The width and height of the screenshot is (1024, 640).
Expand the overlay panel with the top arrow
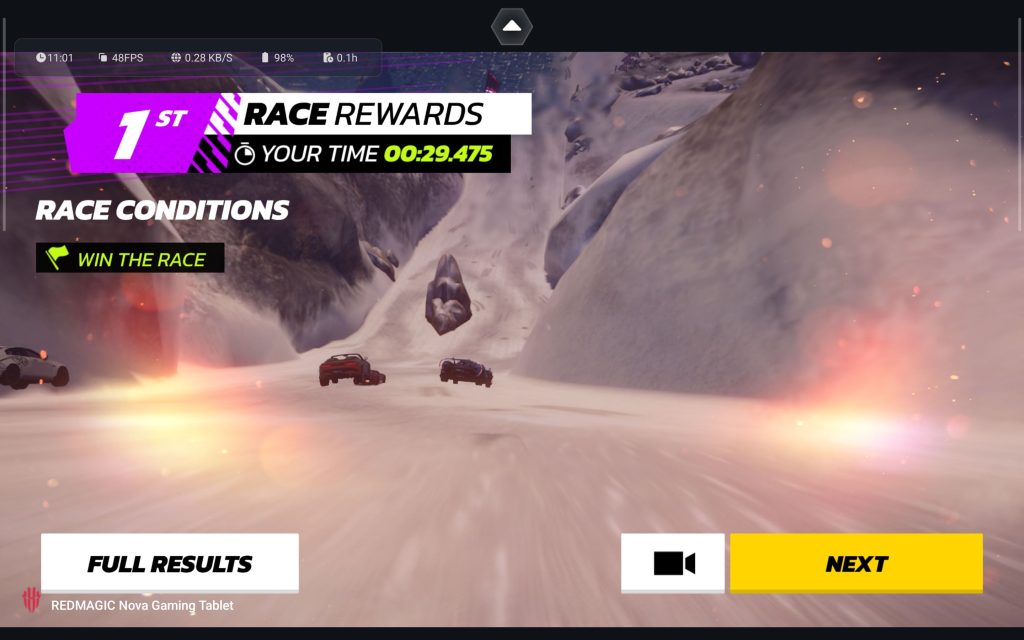(x=511, y=26)
